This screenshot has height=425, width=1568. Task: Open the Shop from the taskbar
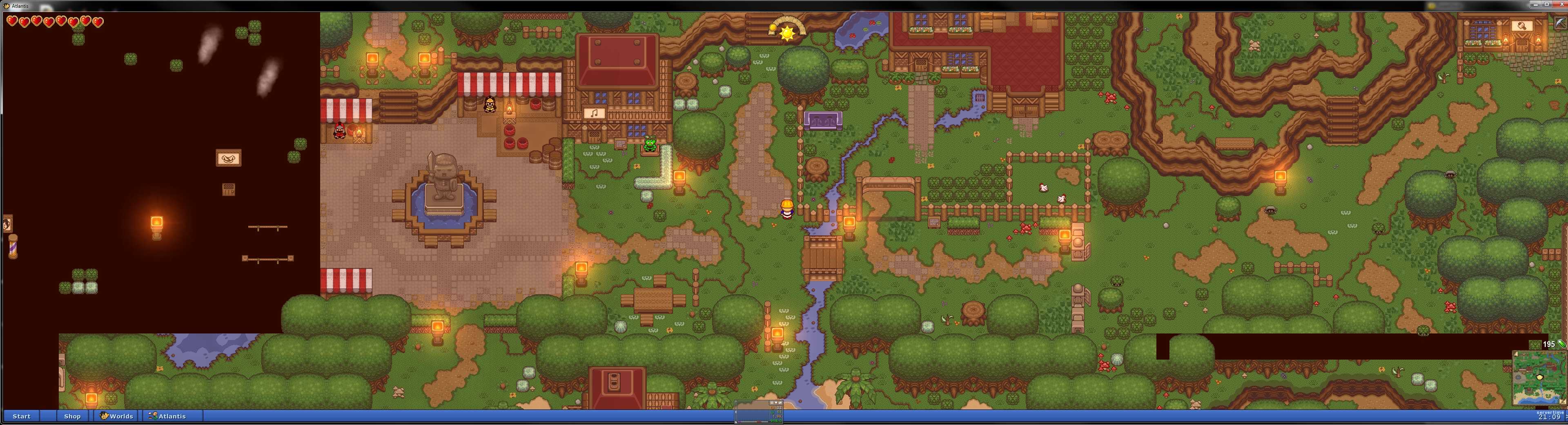[72, 416]
